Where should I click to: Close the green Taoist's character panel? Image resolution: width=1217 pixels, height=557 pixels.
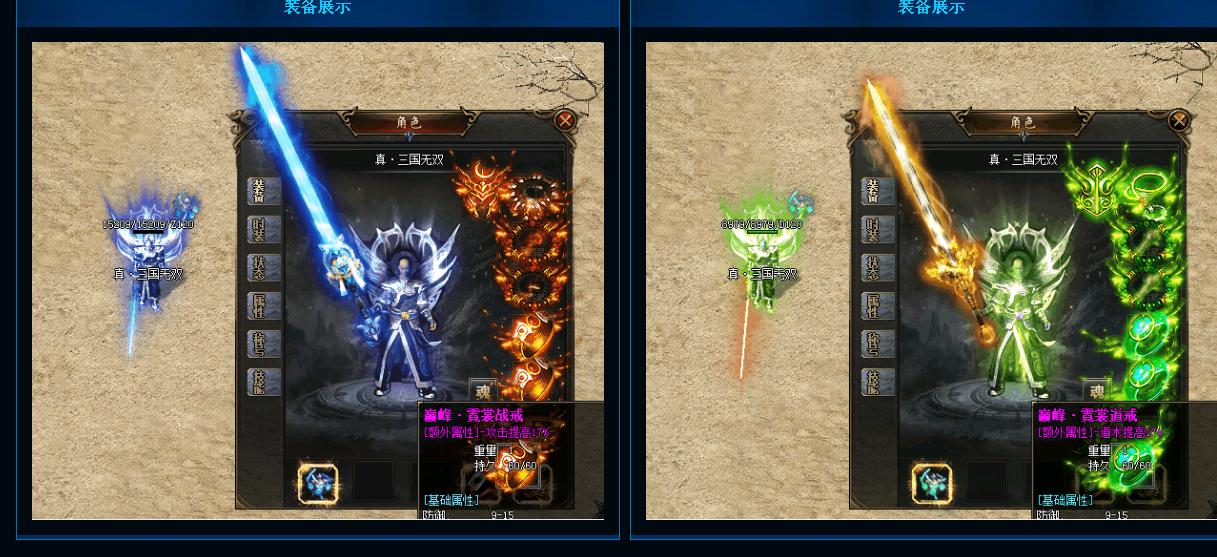1179,121
